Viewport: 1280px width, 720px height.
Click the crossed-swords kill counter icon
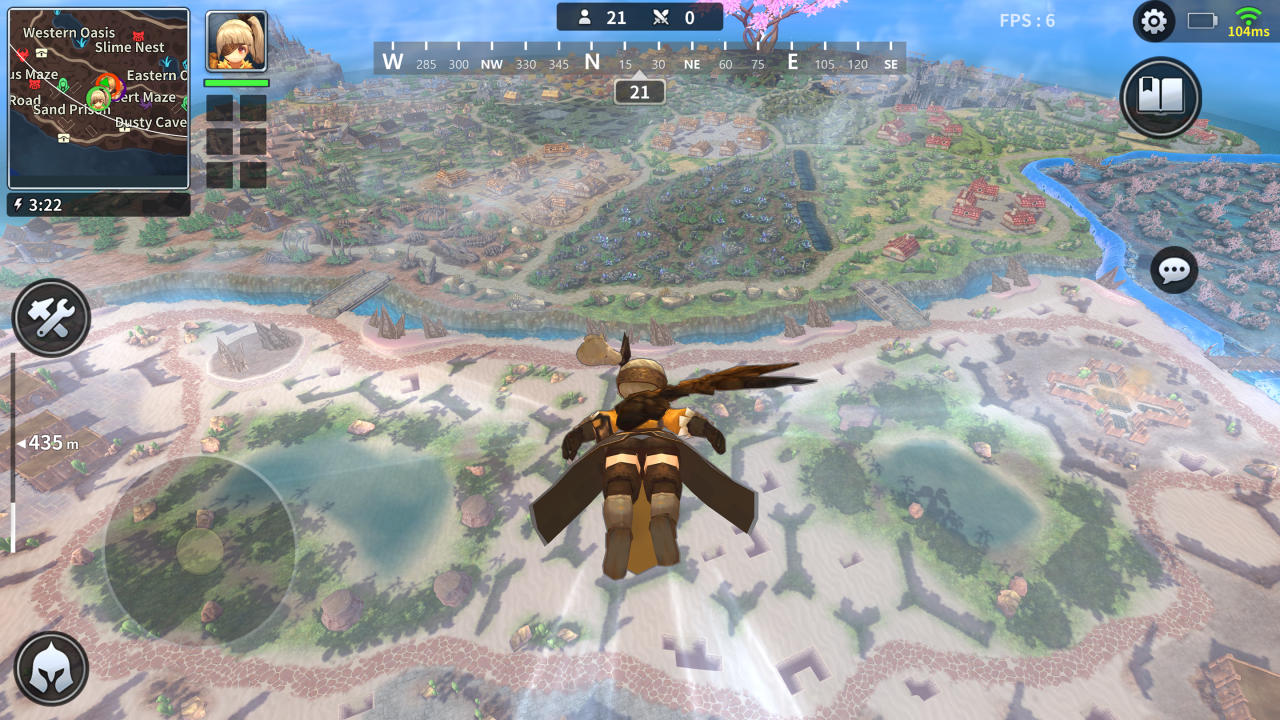(662, 17)
